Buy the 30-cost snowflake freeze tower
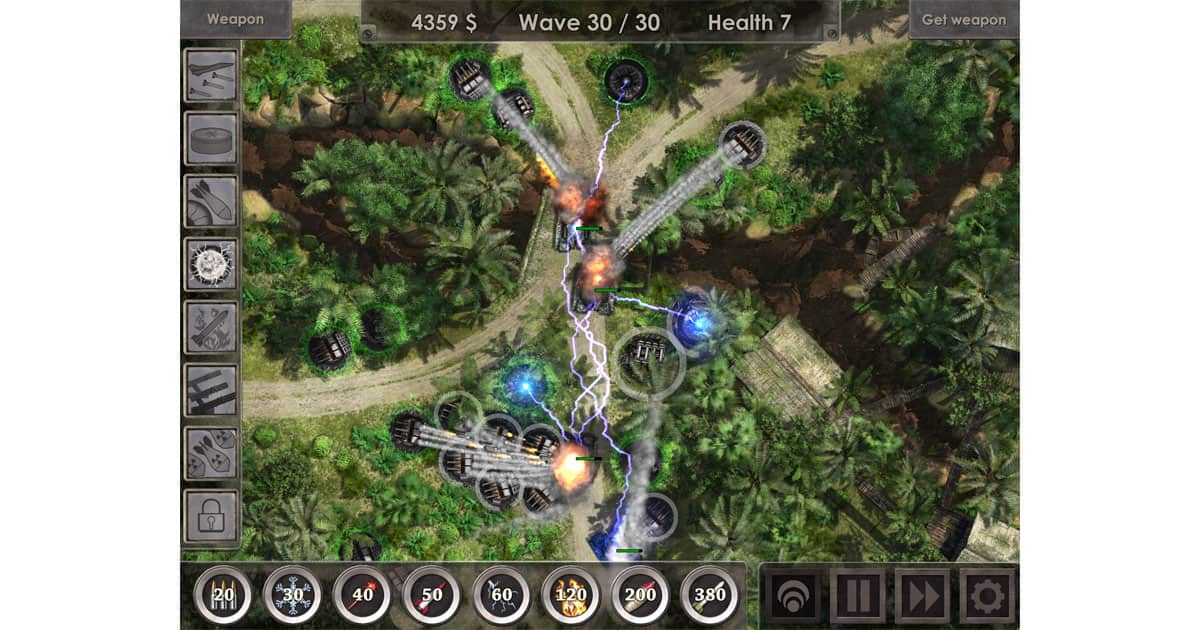This screenshot has height=630, width=1200. tap(292, 595)
